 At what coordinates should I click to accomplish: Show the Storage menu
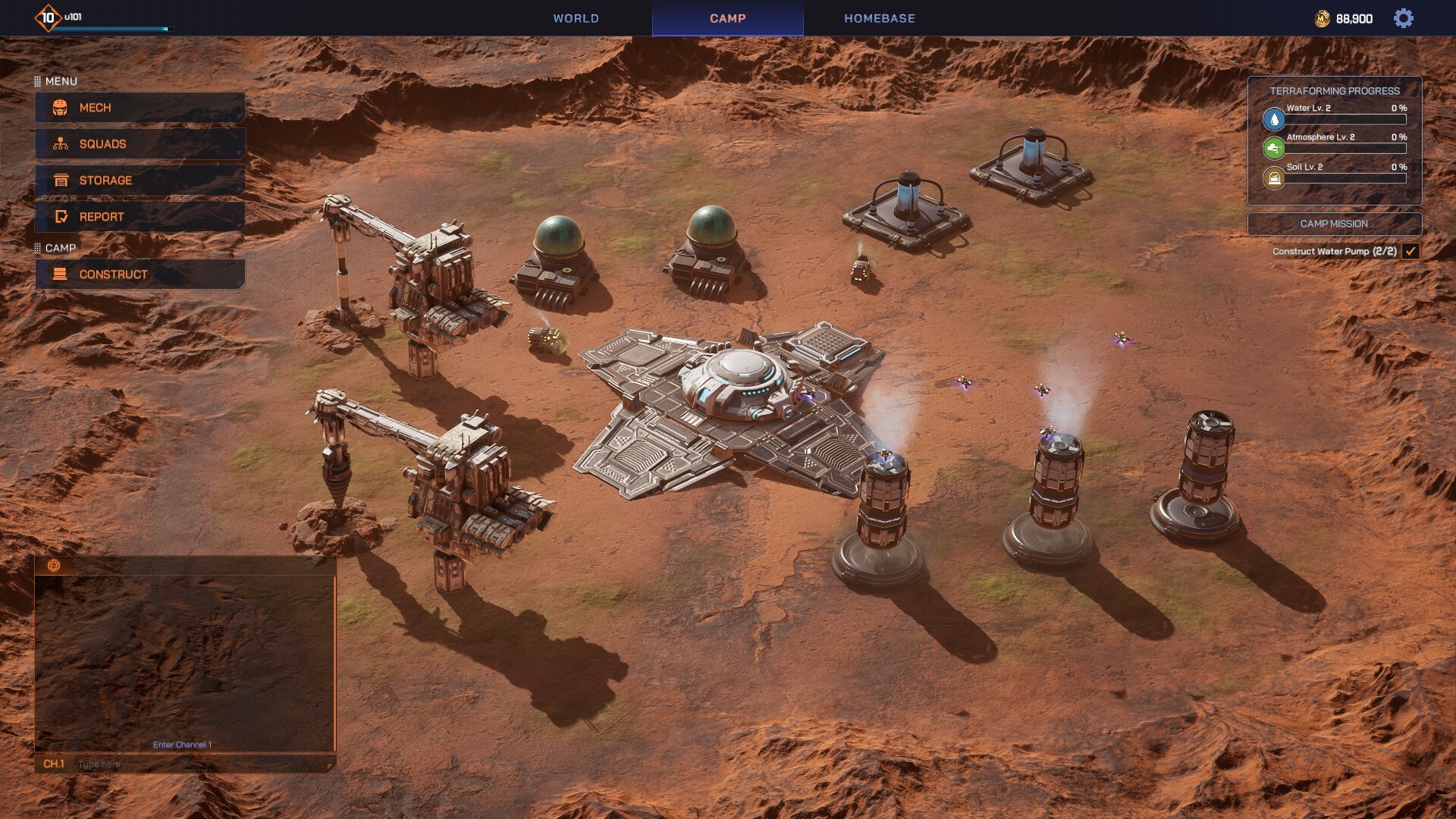coord(140,180)
